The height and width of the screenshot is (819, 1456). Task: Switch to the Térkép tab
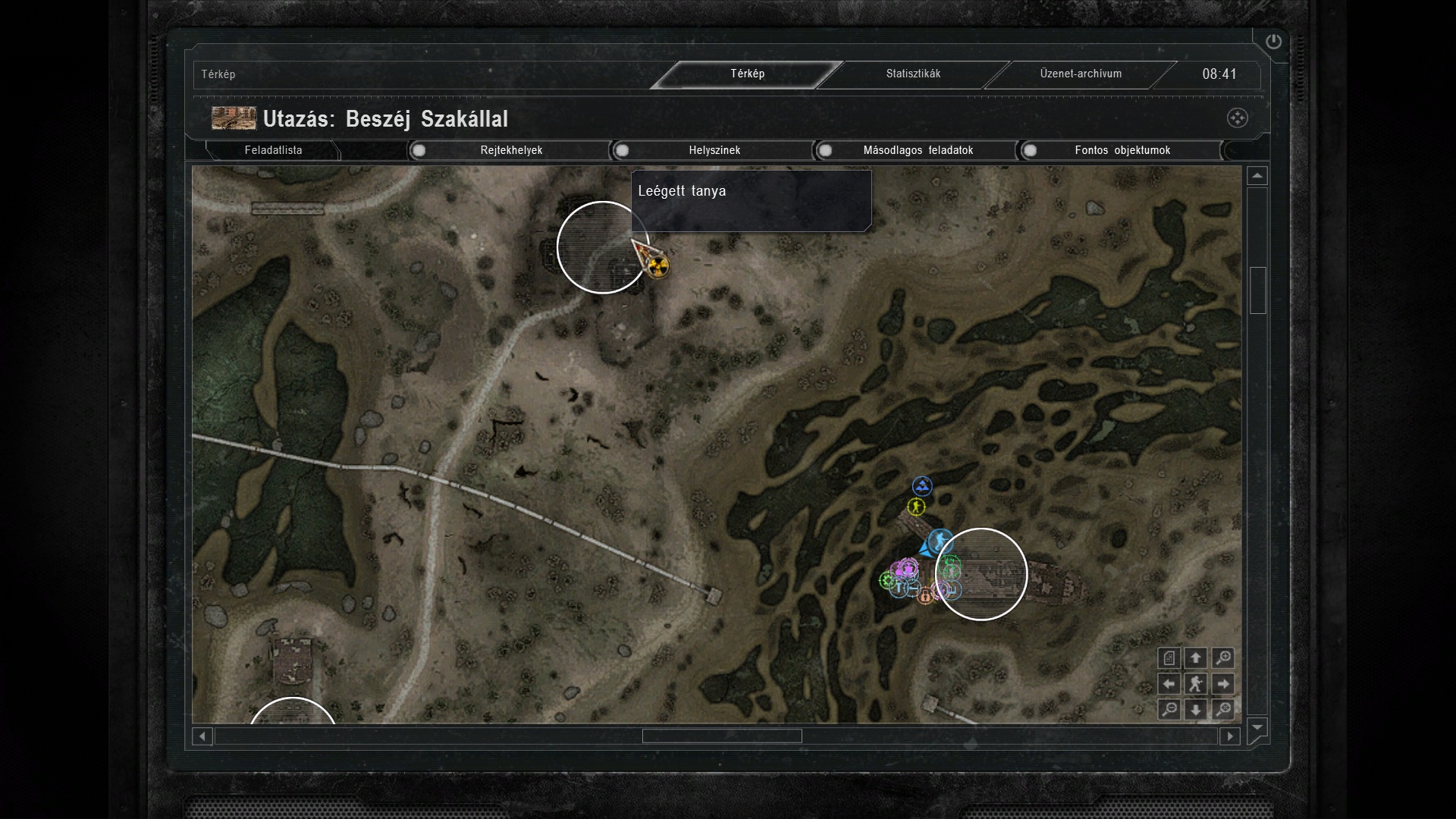[747, 74]
